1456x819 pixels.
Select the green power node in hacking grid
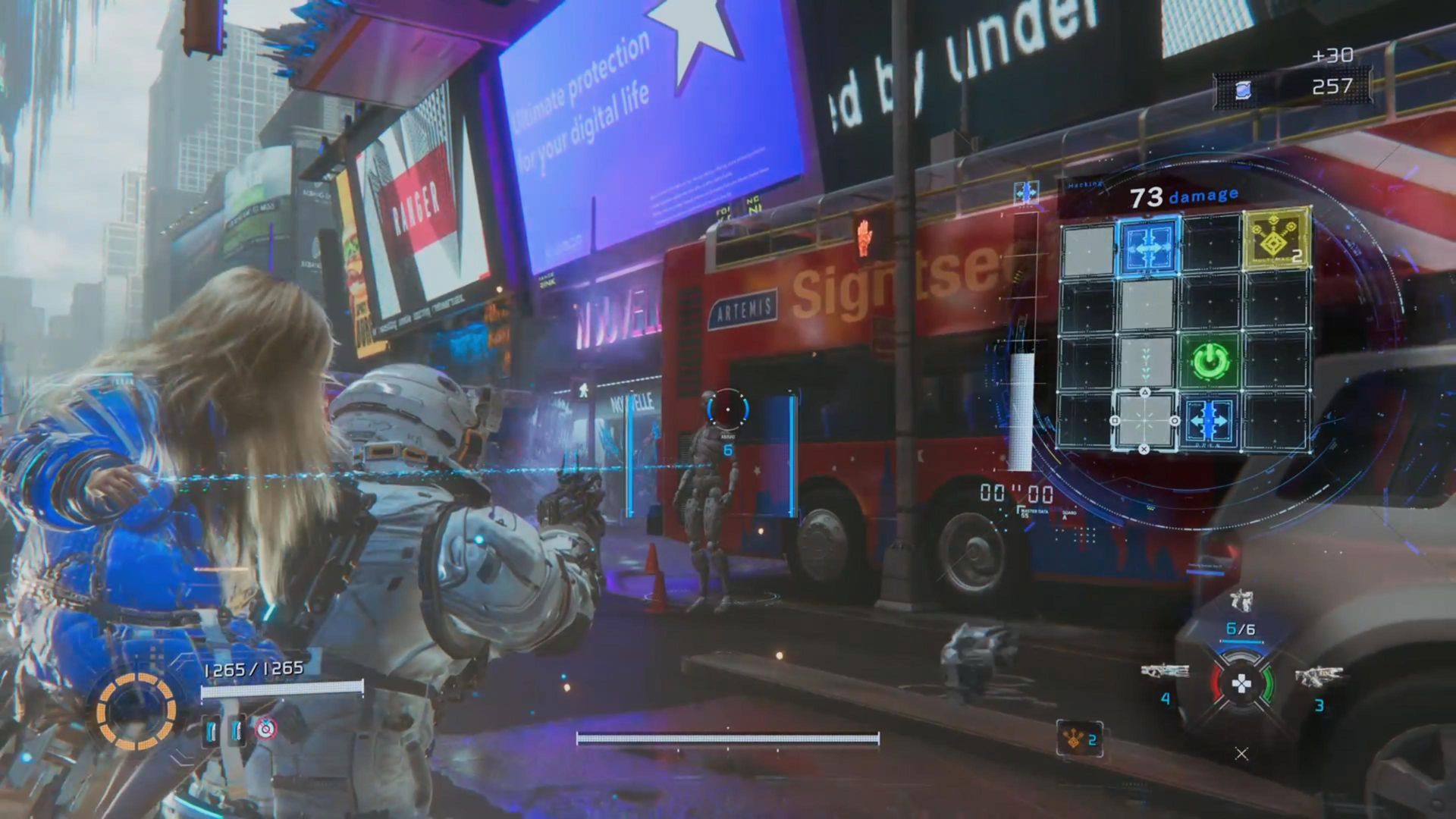click(x=1209, y=360)
